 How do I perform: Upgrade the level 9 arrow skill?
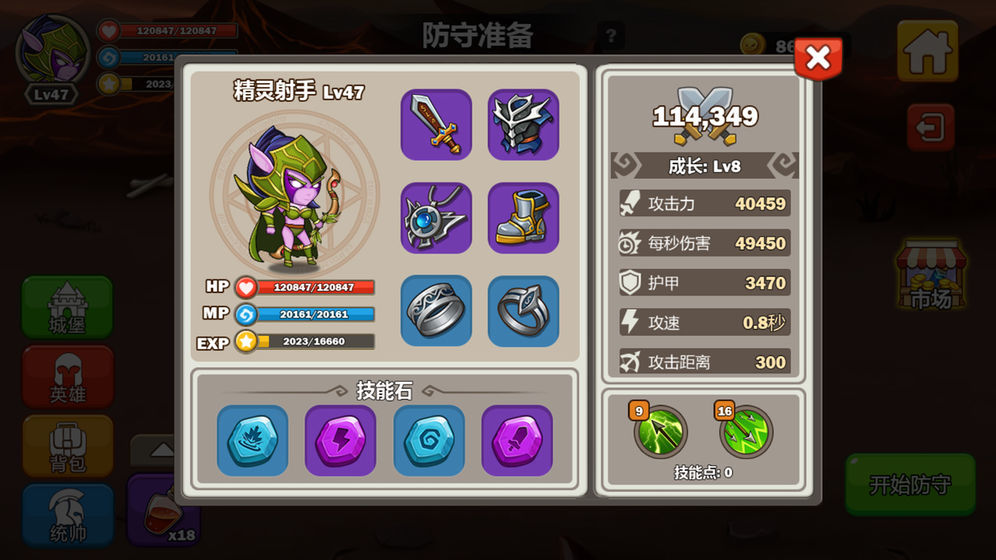[x=661, y=432]
